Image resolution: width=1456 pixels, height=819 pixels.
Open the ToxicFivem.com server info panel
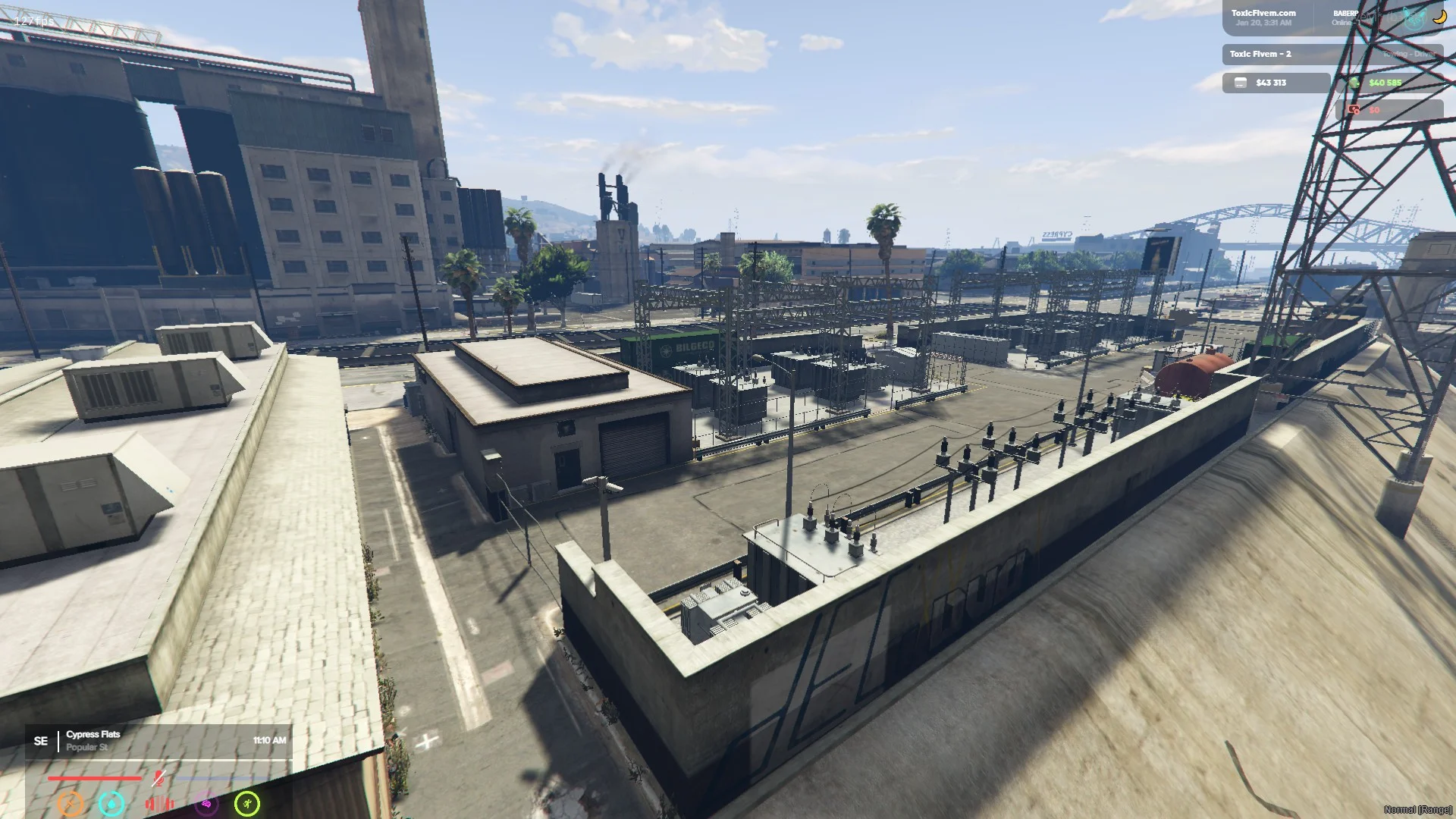(1264, 17)
